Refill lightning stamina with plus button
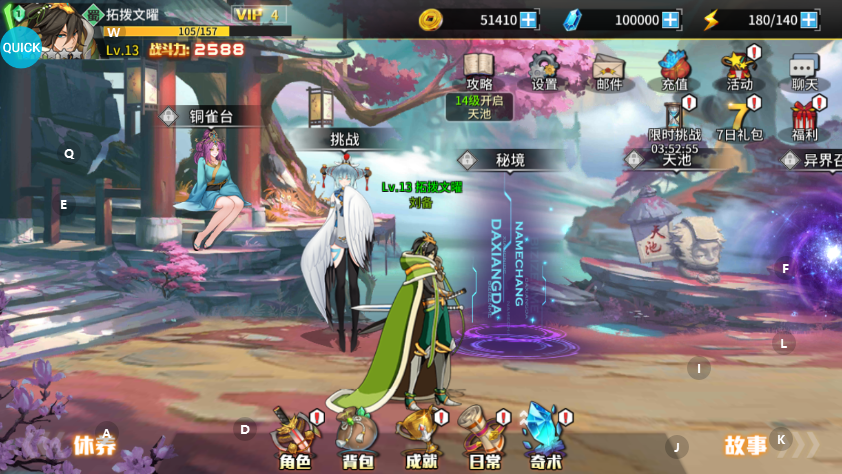 808,20
